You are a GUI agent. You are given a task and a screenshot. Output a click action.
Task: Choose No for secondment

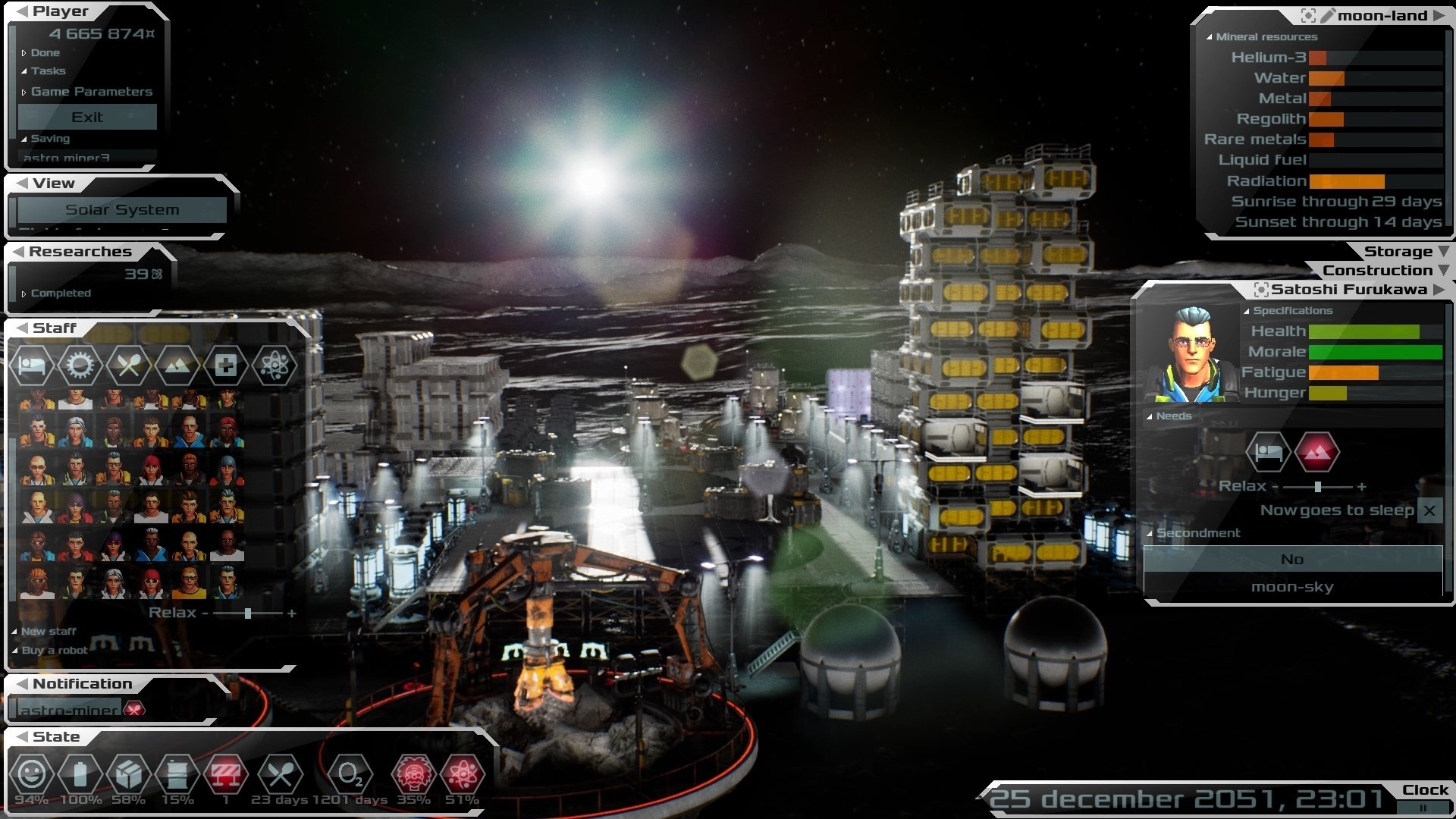[x=1292, y=560]
